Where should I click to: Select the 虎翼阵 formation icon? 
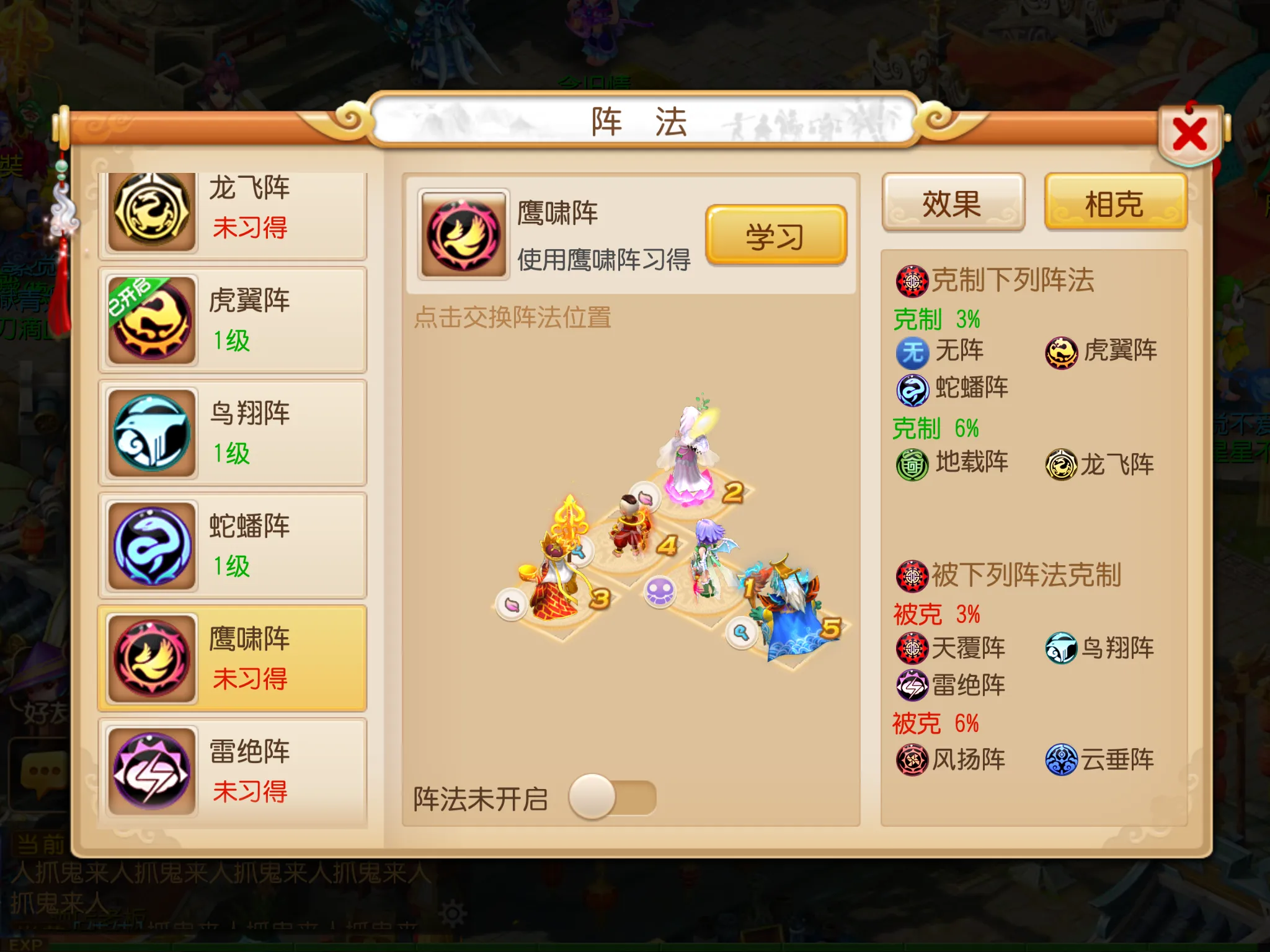coord(151,318)
